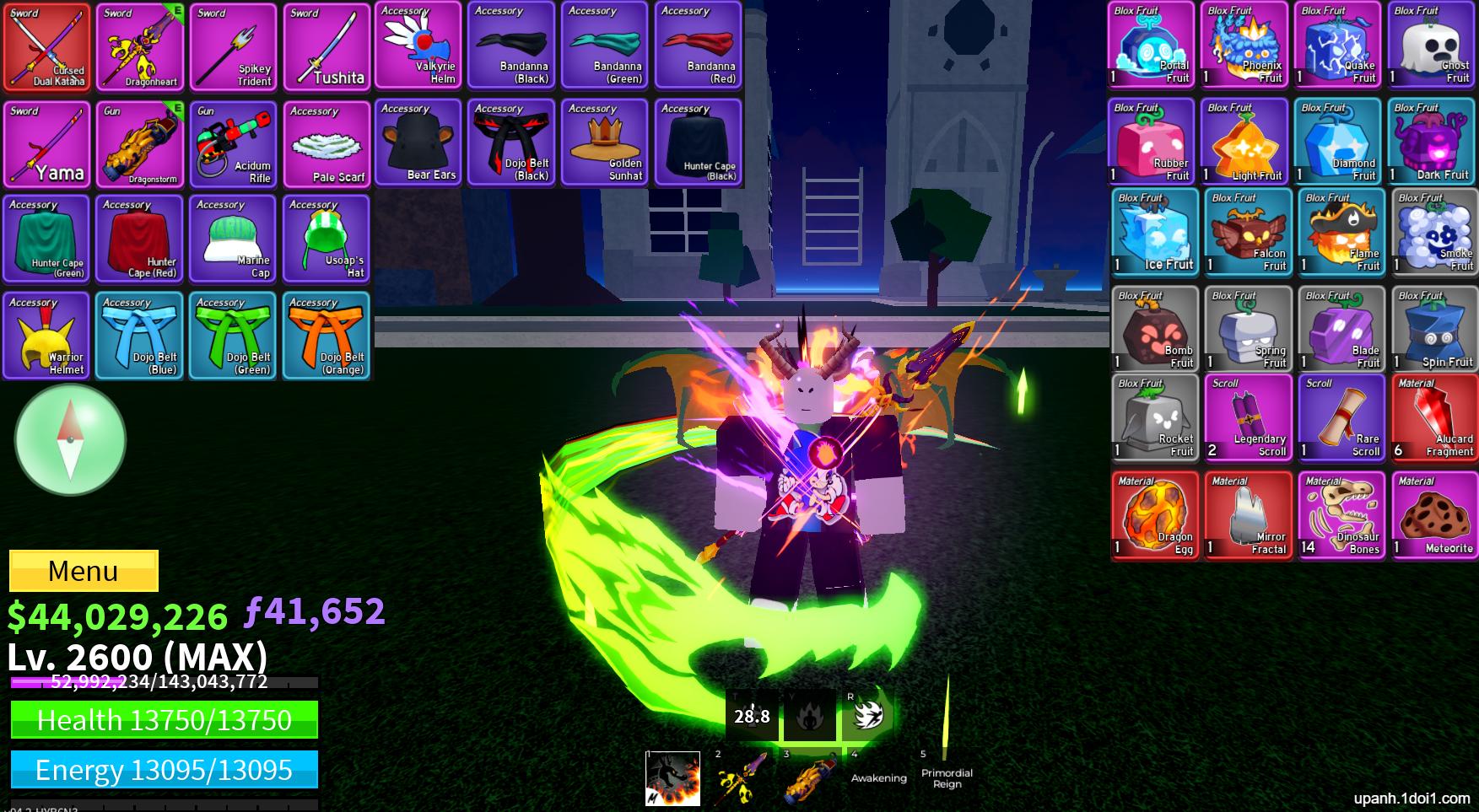Equip the Tushita sword
The height and width of the screenshot is (812, 1479).
tap(326, 48)
